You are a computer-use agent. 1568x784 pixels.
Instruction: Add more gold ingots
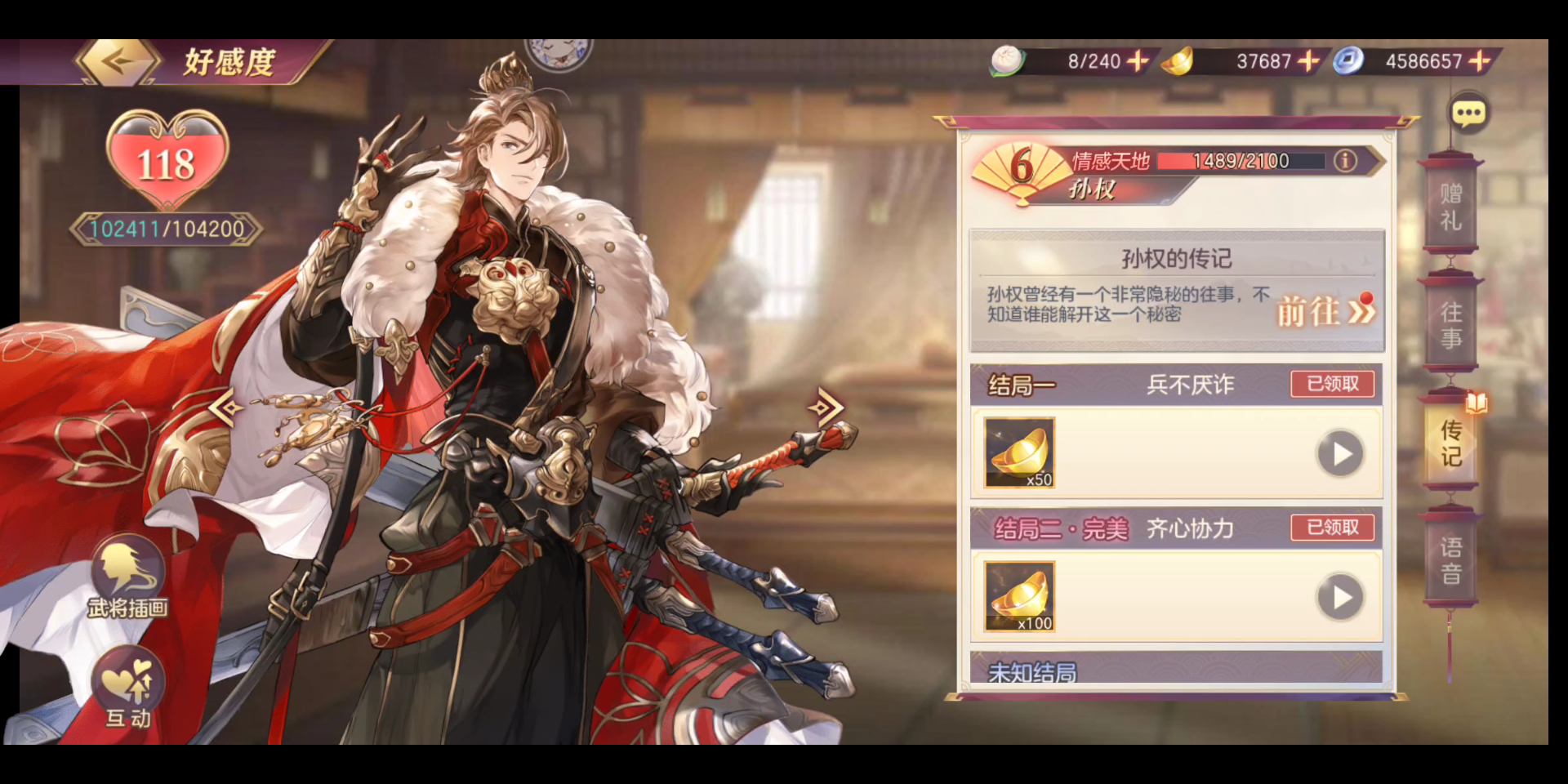[1308, 60]
